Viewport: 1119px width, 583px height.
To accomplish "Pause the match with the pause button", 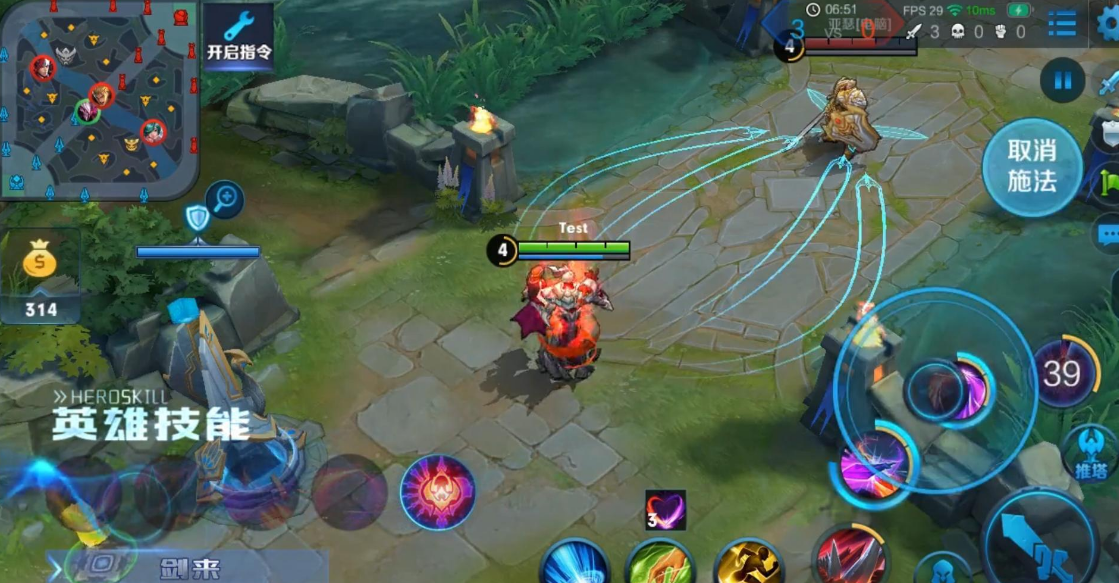I will tap(1062, 78).
